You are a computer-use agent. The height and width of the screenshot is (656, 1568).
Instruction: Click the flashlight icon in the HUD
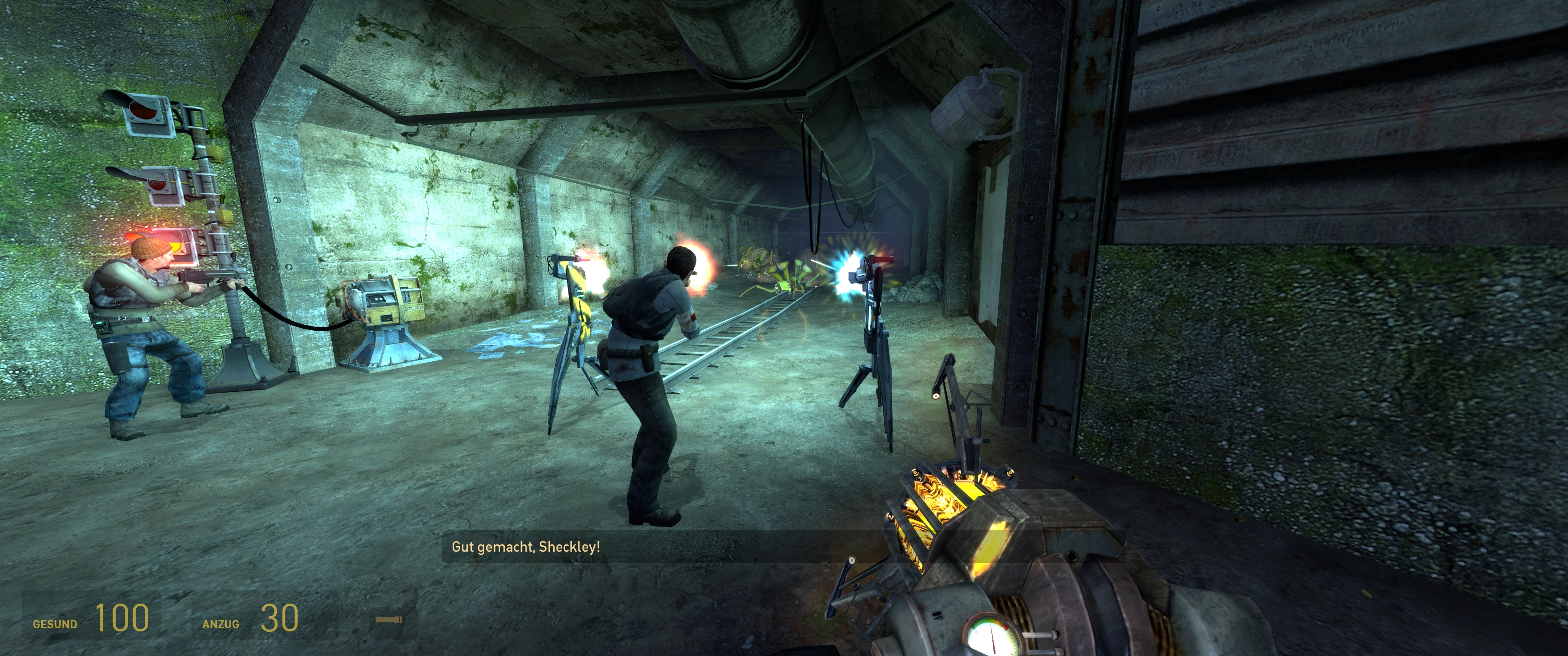[388, 620]
